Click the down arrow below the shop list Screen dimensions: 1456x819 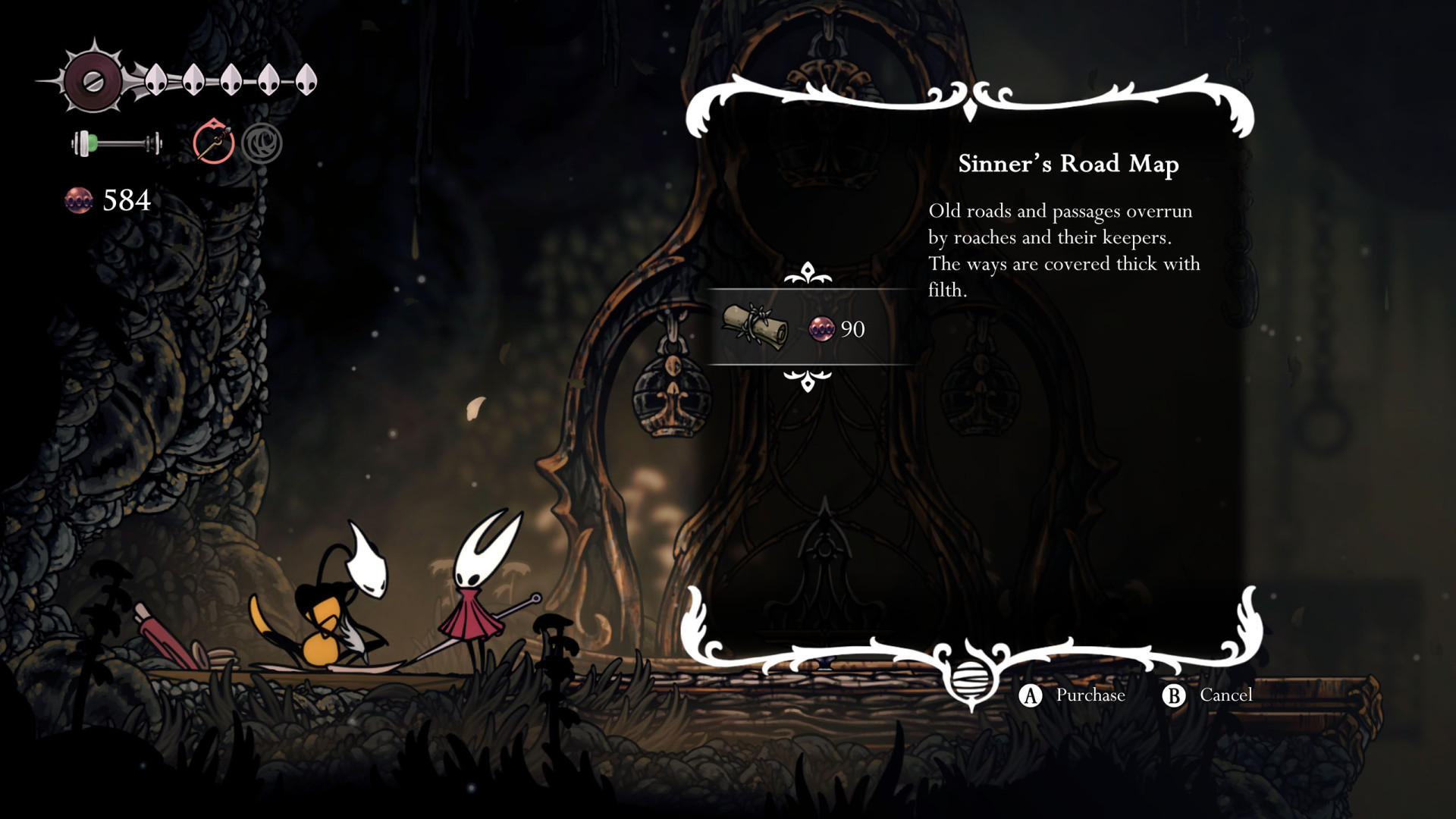[x=808, y=379]
